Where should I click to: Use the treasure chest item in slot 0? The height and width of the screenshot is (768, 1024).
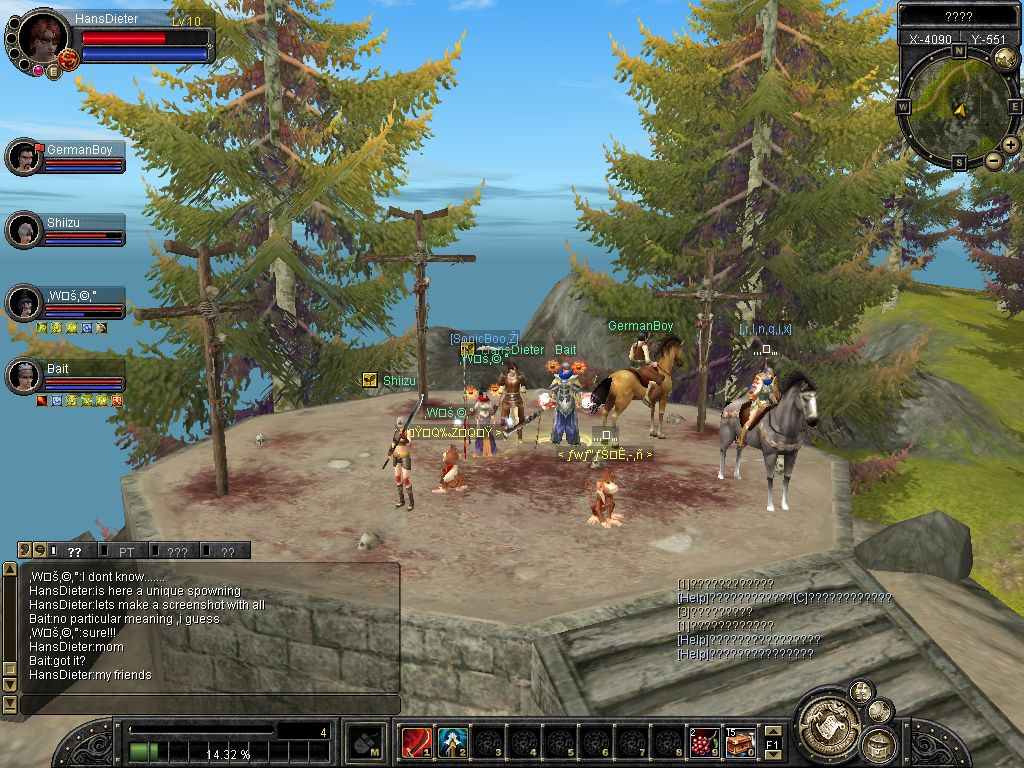(x=740, y=741)
